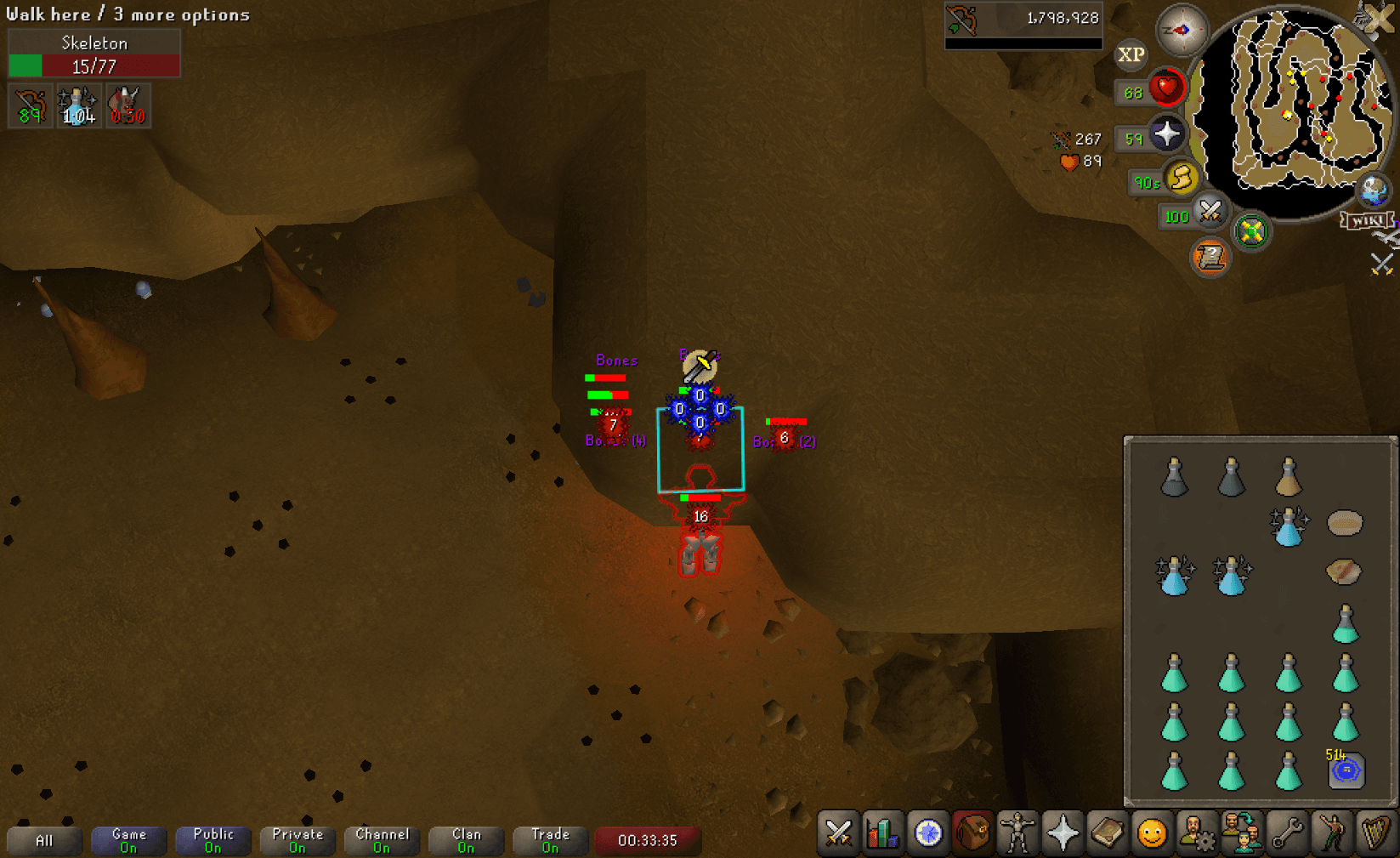Image resolution: width=1400 pixels, height=858 pixels.
Task: Select the Game chat tab
Action: [128, 838]
